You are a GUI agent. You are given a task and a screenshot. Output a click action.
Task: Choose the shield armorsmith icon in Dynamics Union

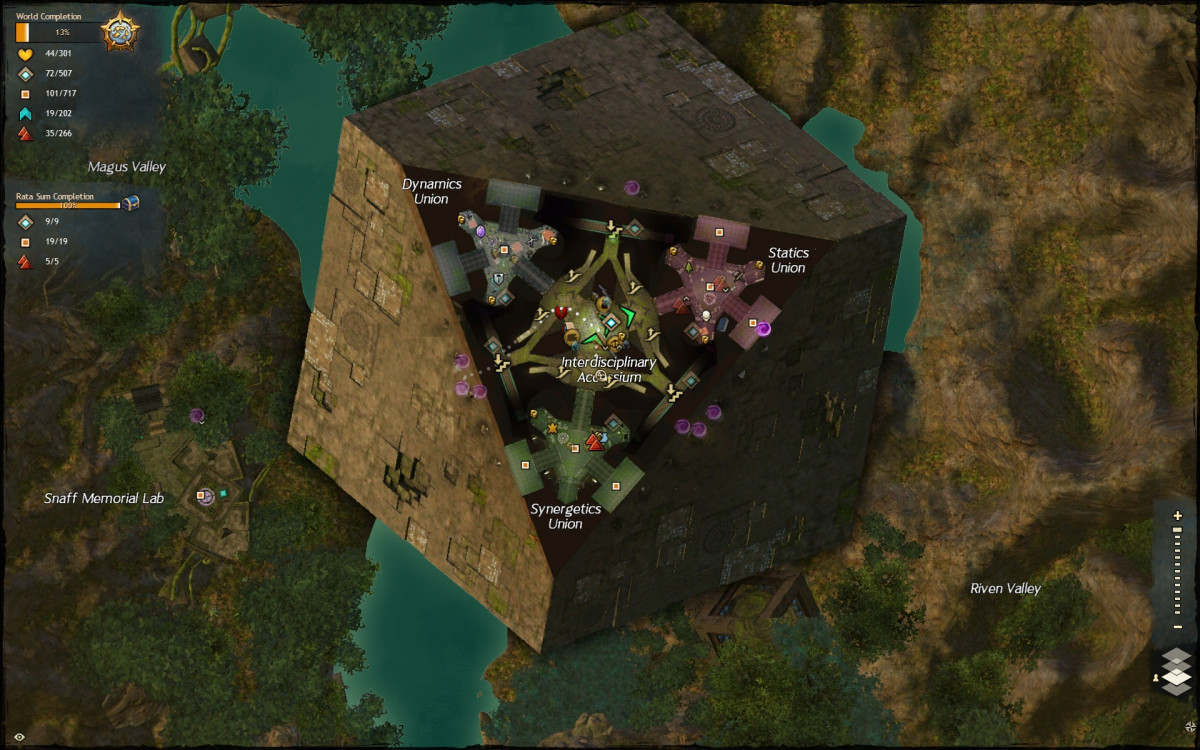click(x=497, y=276)
